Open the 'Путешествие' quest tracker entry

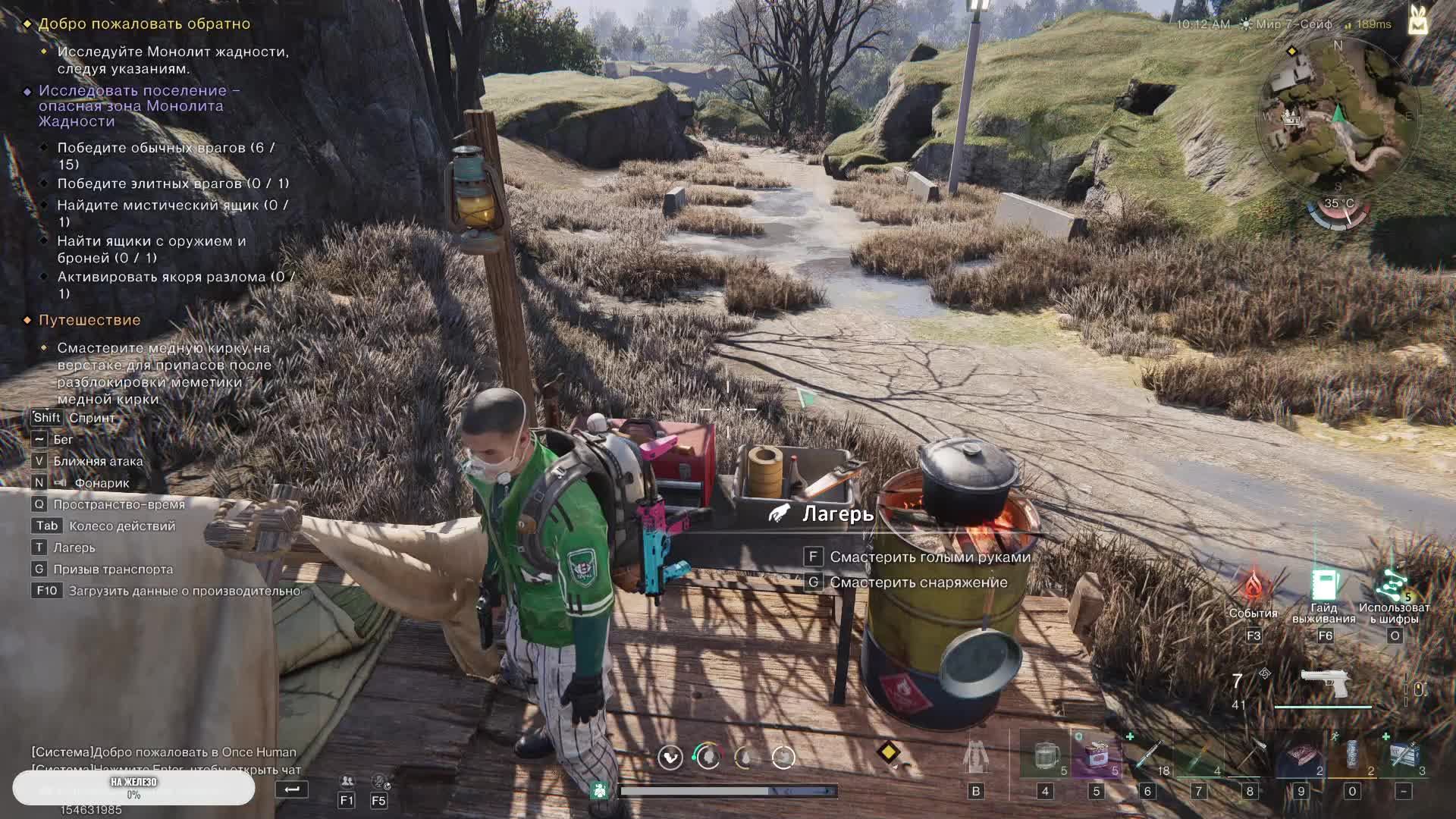point(89,320)
